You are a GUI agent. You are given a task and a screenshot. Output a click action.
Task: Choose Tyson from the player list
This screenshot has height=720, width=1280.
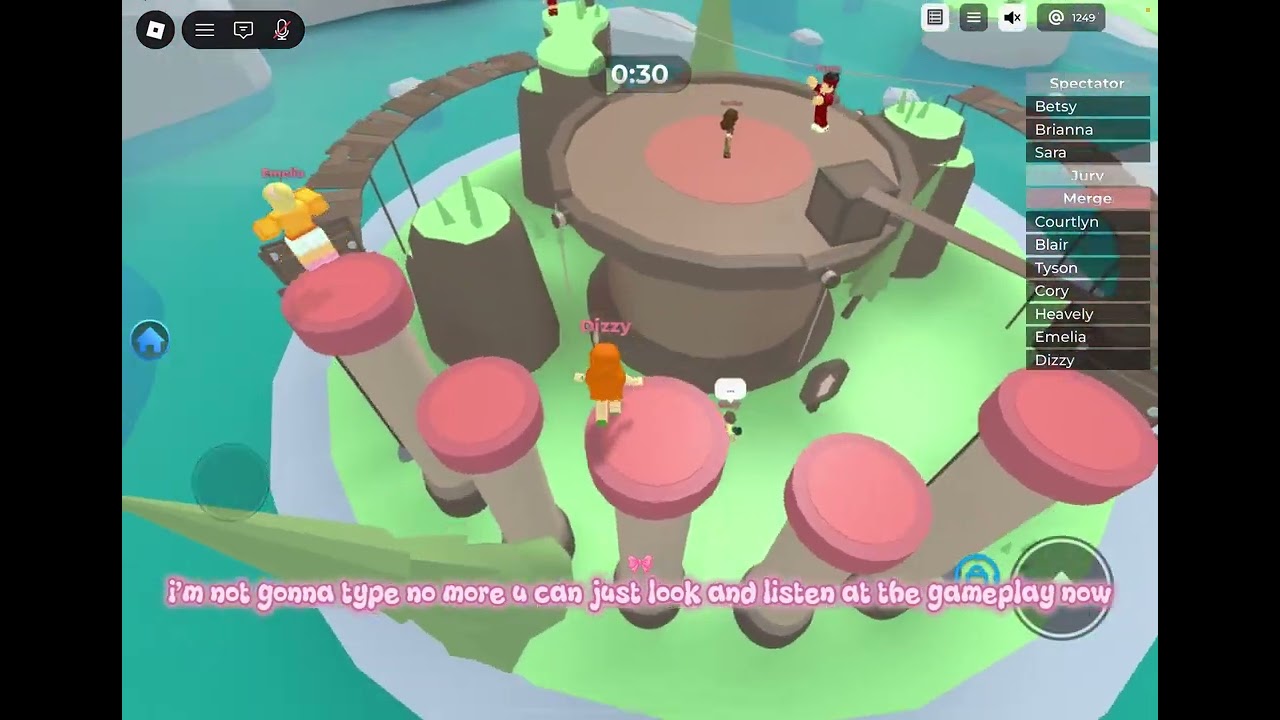pos(1087,267)
